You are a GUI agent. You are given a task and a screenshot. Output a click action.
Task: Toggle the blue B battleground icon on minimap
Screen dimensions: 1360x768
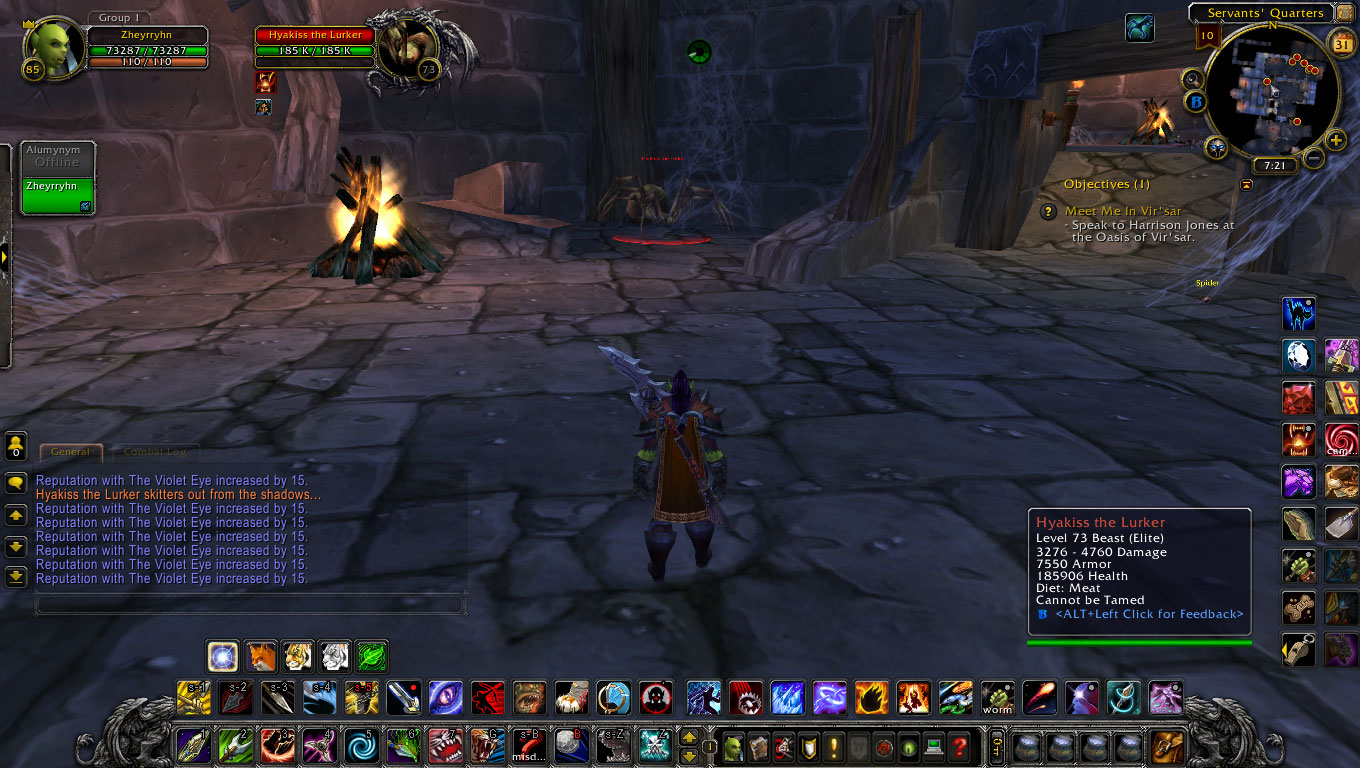pyautogui.click(x=1195, y=101)
